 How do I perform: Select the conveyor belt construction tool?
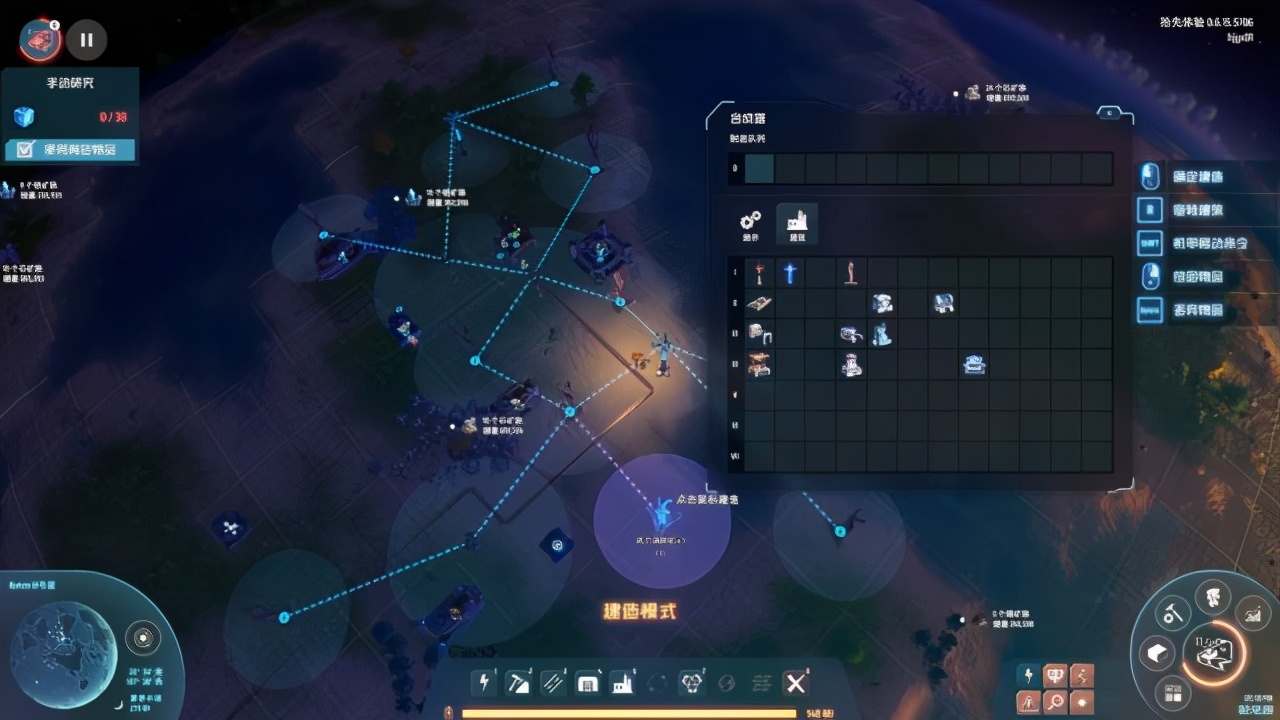(552, 683)
